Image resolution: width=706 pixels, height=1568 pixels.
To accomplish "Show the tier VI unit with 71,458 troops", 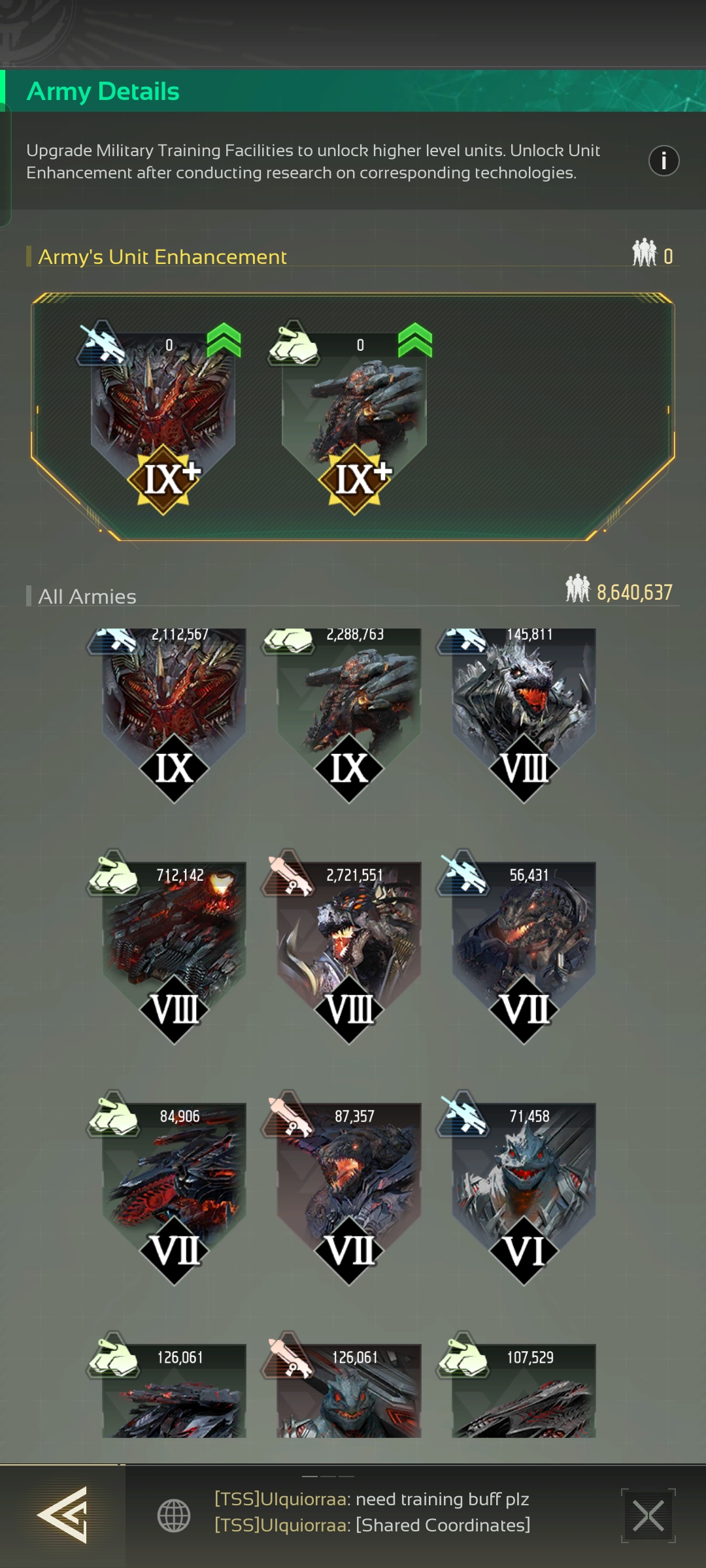I will click(524, 1183).
